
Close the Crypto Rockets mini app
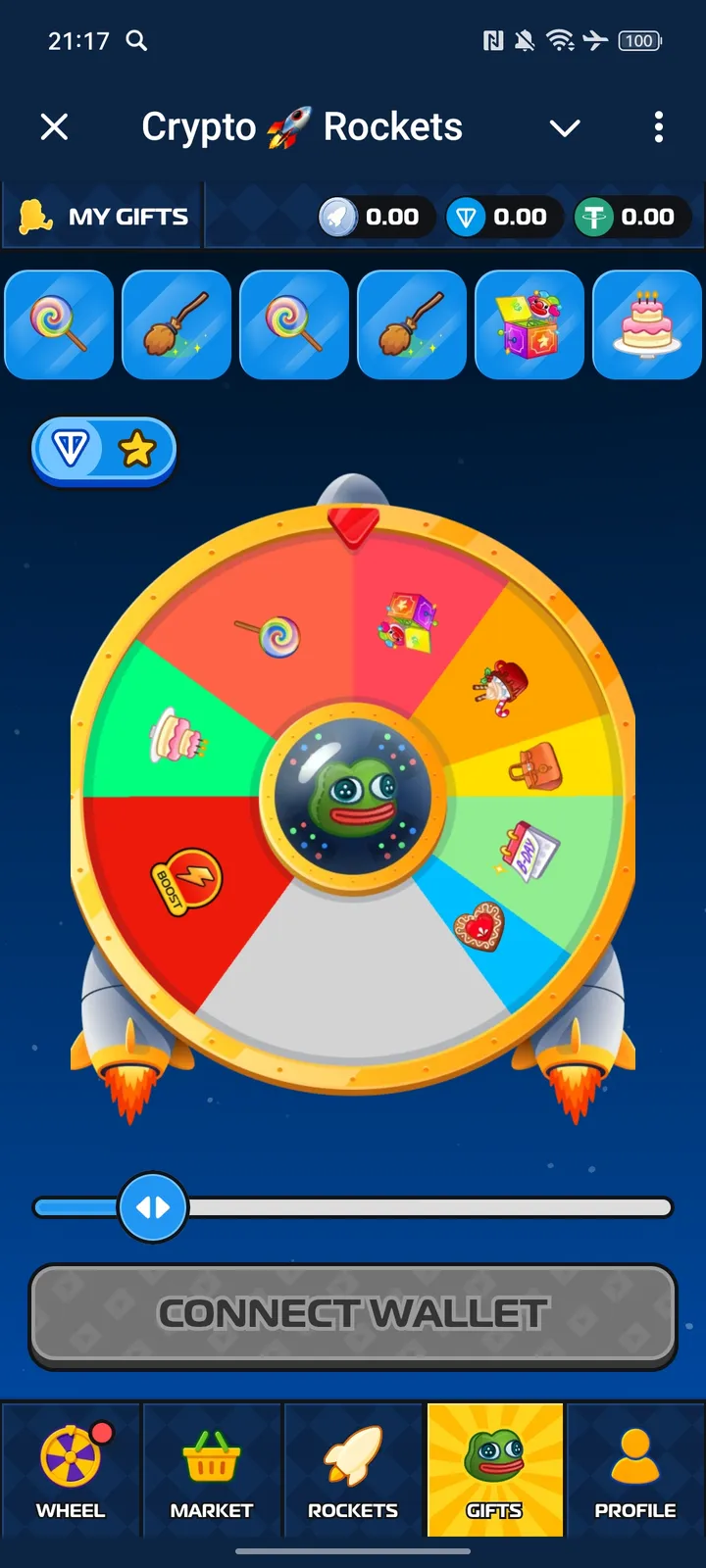(55, 126)
